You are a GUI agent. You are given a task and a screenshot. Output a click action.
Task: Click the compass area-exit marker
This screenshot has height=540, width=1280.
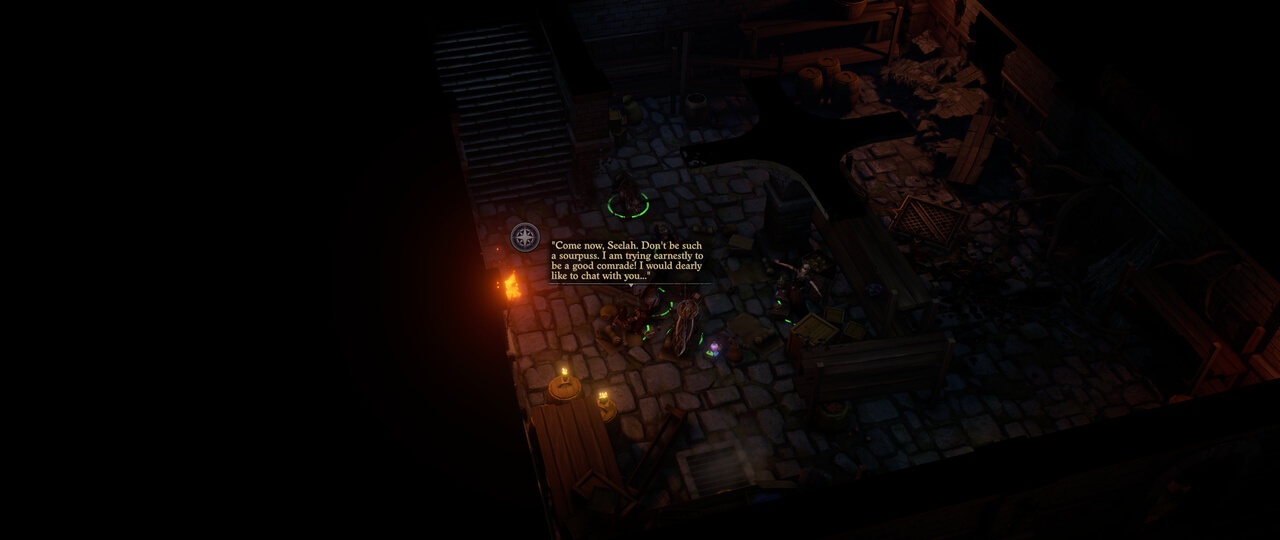point(525,237)
